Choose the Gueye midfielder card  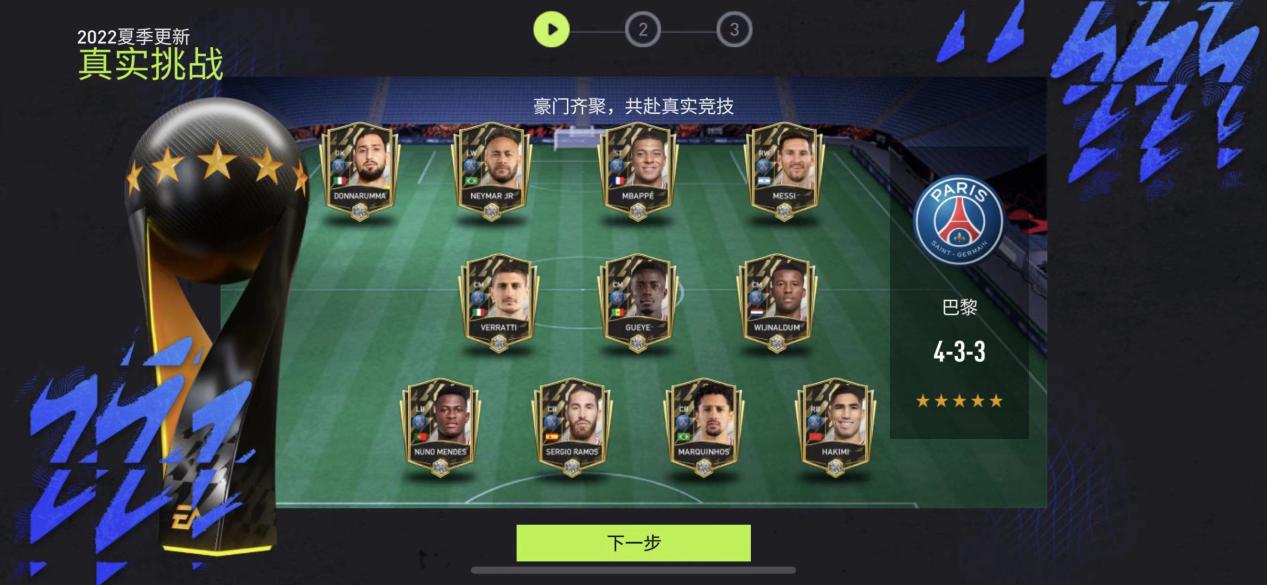[637, 302]
